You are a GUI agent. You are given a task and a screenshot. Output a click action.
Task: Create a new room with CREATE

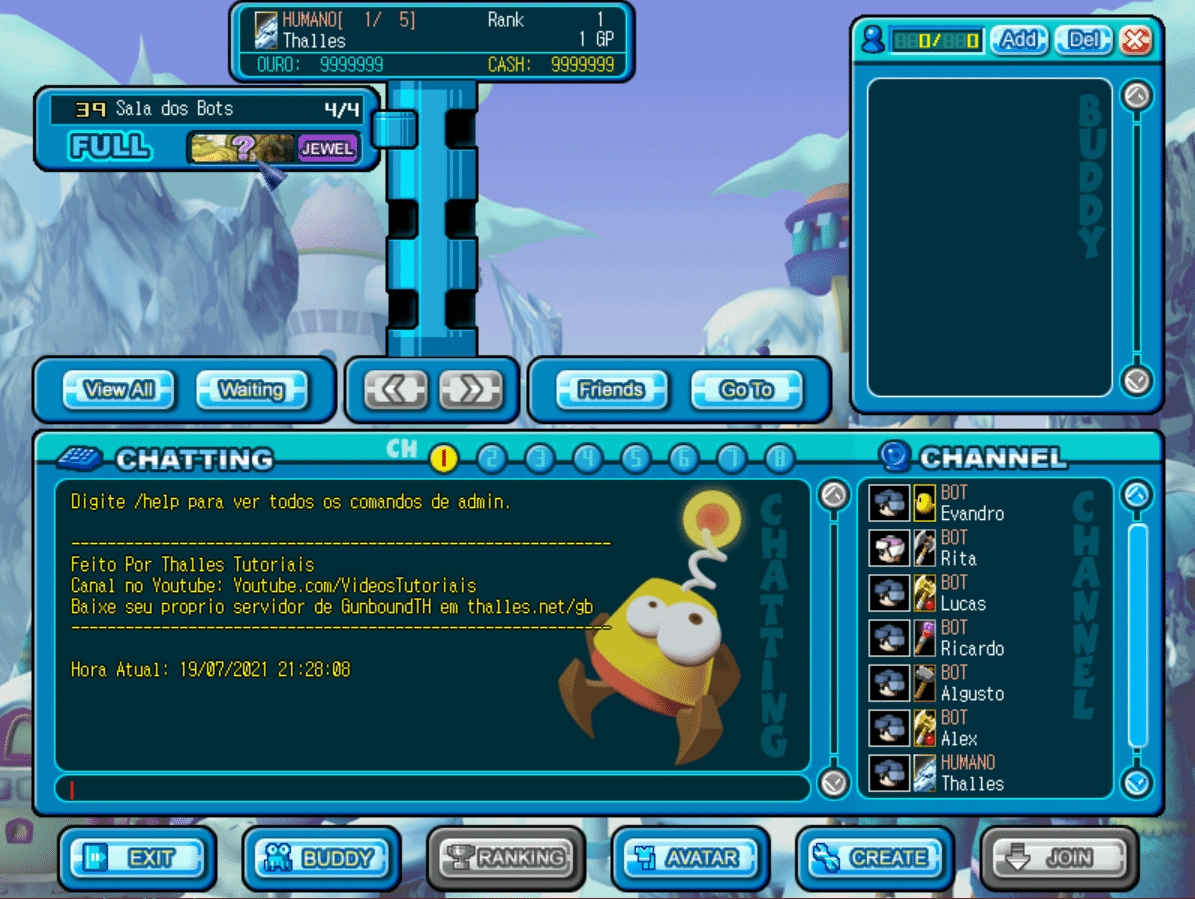(875, 858)
